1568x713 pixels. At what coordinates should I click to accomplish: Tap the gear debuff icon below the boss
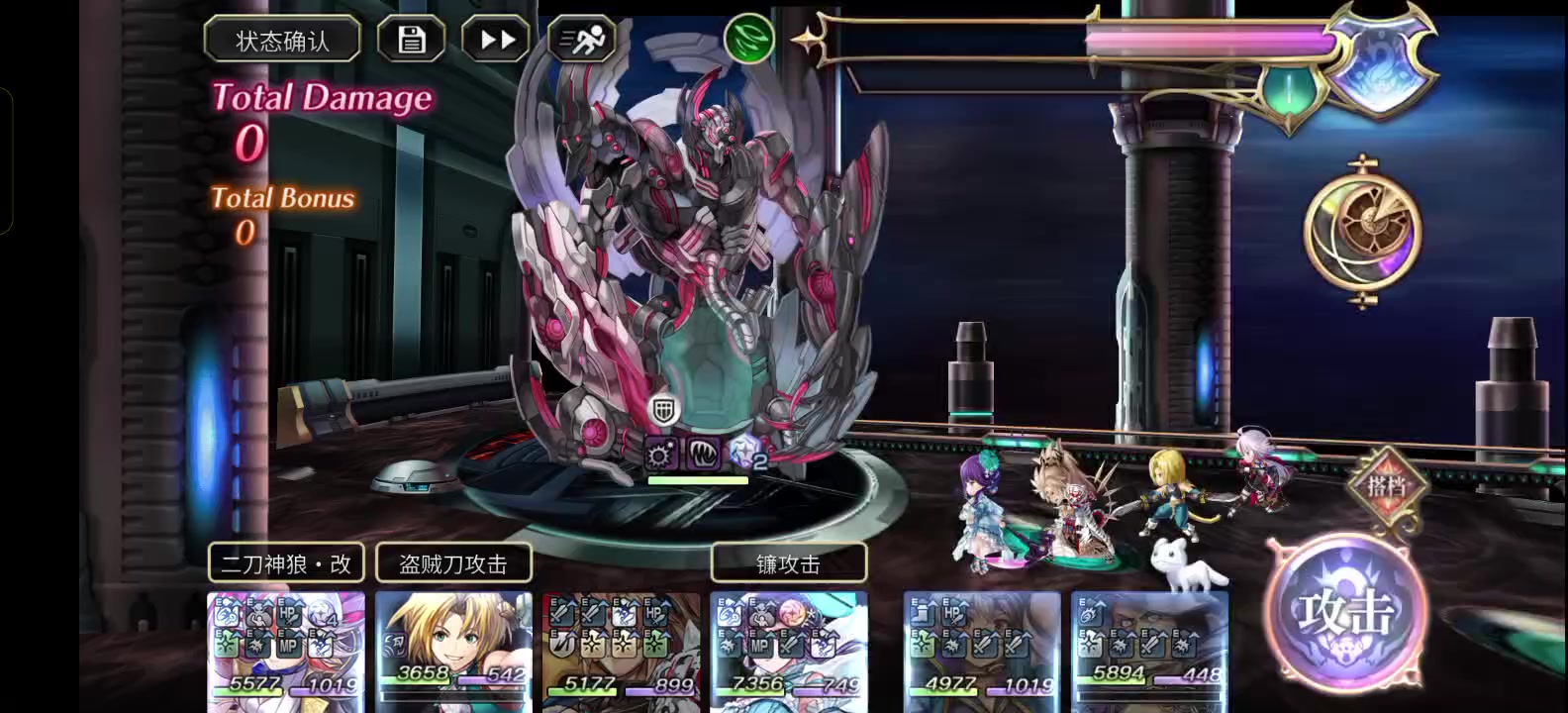click(658, 454)
